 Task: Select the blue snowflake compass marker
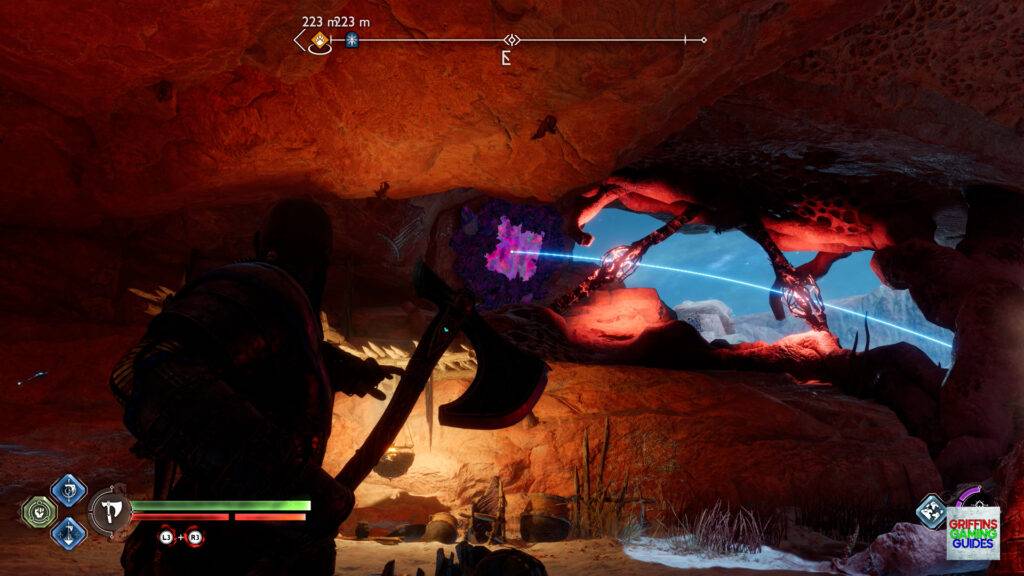352,40
